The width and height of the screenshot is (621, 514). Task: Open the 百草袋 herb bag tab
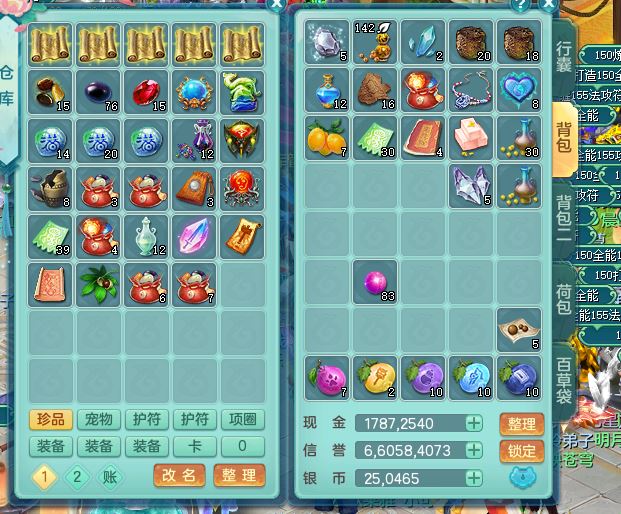565,379
